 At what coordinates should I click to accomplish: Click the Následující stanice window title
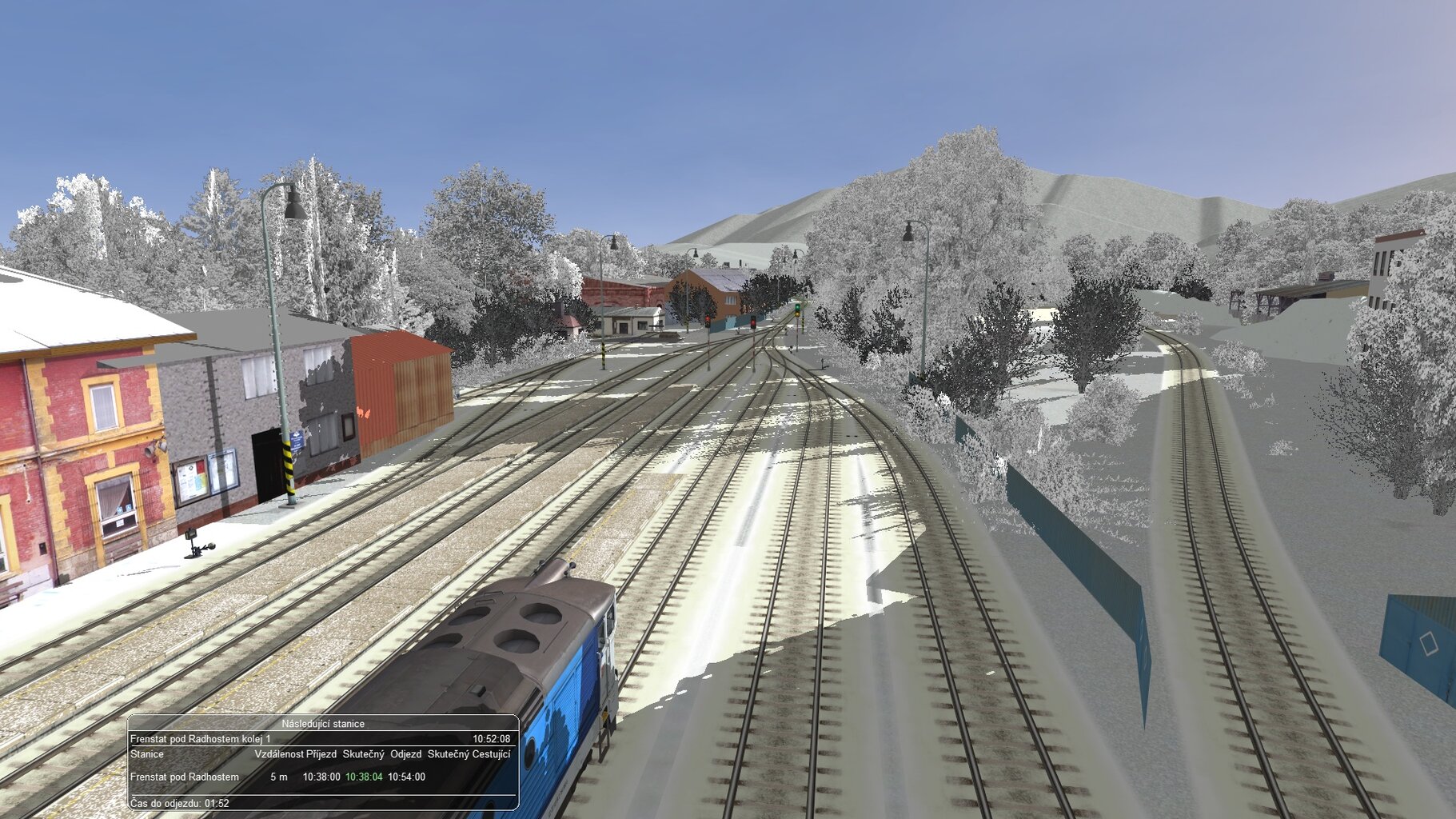click(323, 724)
